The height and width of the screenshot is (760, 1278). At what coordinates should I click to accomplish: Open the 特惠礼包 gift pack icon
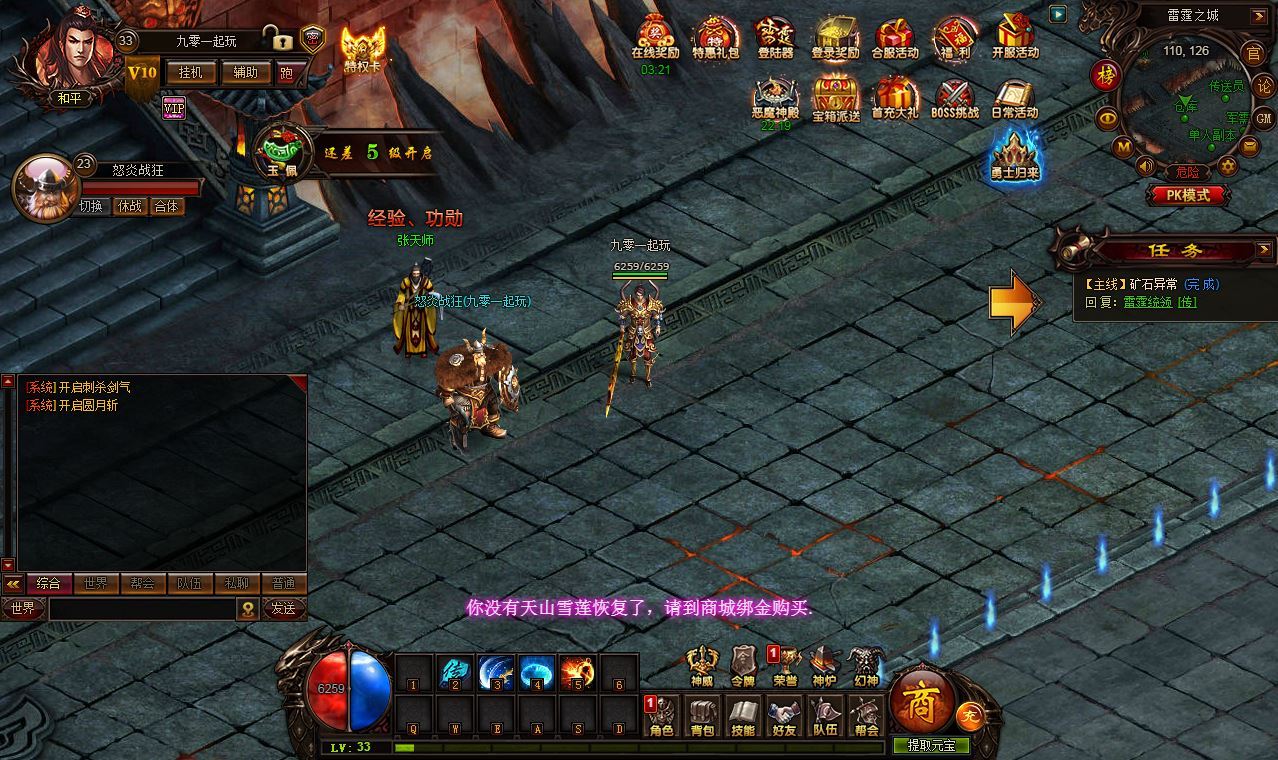coord(715,37)
